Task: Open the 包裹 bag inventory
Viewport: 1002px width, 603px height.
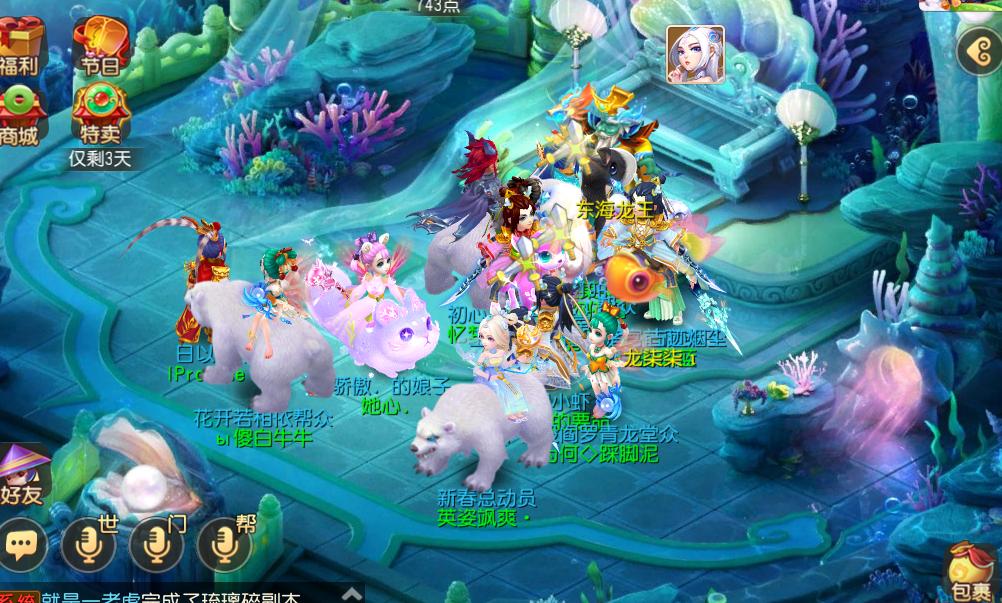Action: (x=969, y=575)
